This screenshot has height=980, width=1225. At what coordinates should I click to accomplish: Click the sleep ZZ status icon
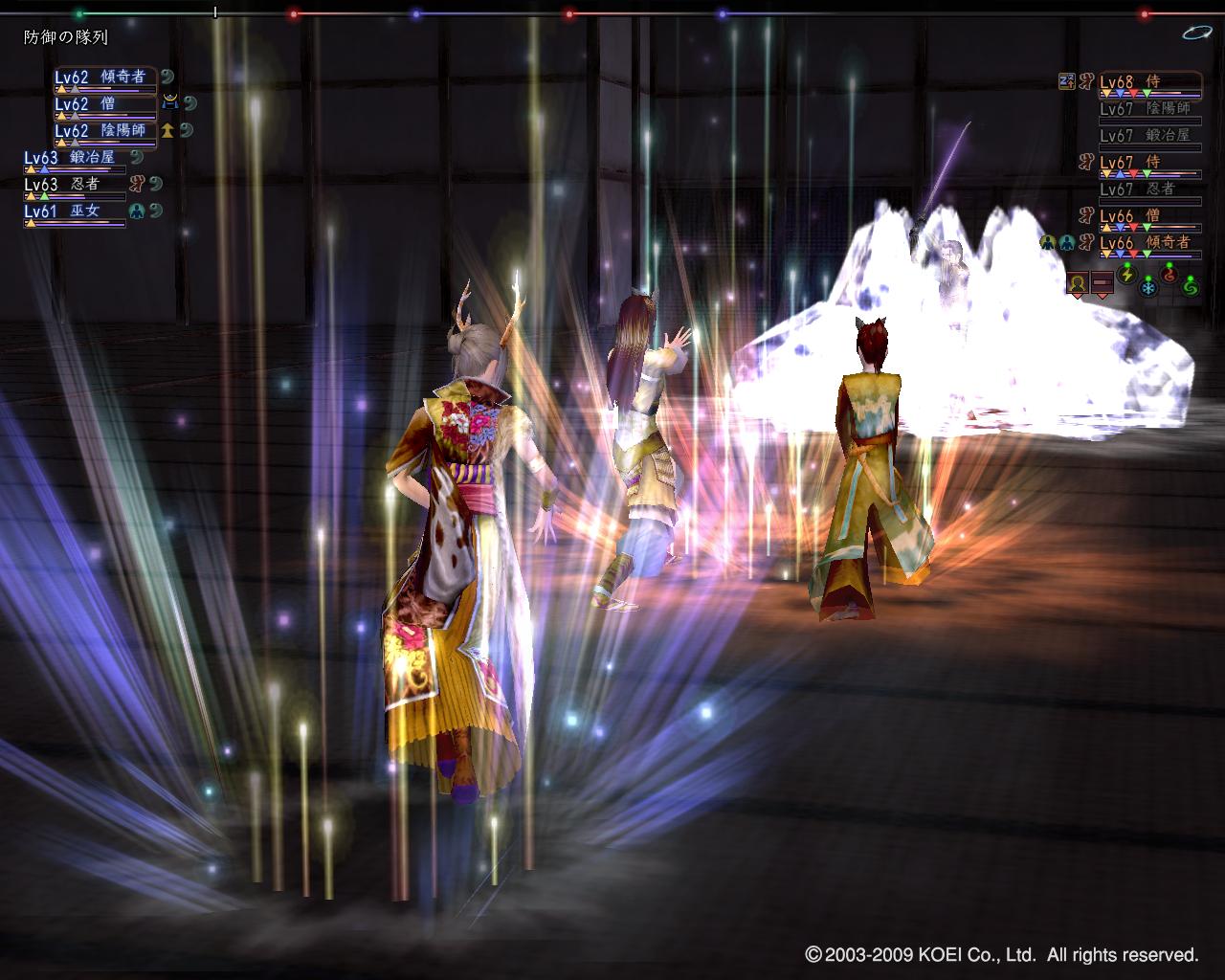click(1067, 81)
